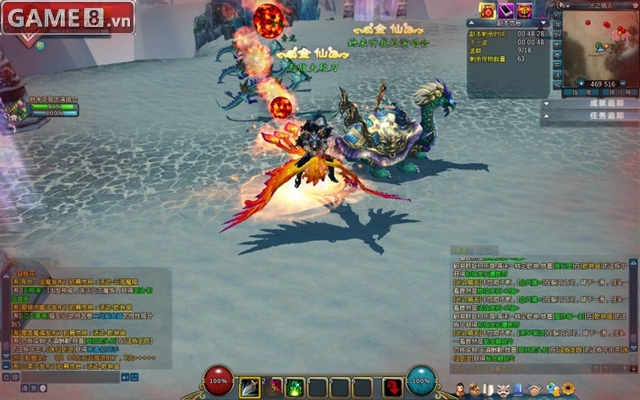Open the character icon in bottom menu

[459, 389]
